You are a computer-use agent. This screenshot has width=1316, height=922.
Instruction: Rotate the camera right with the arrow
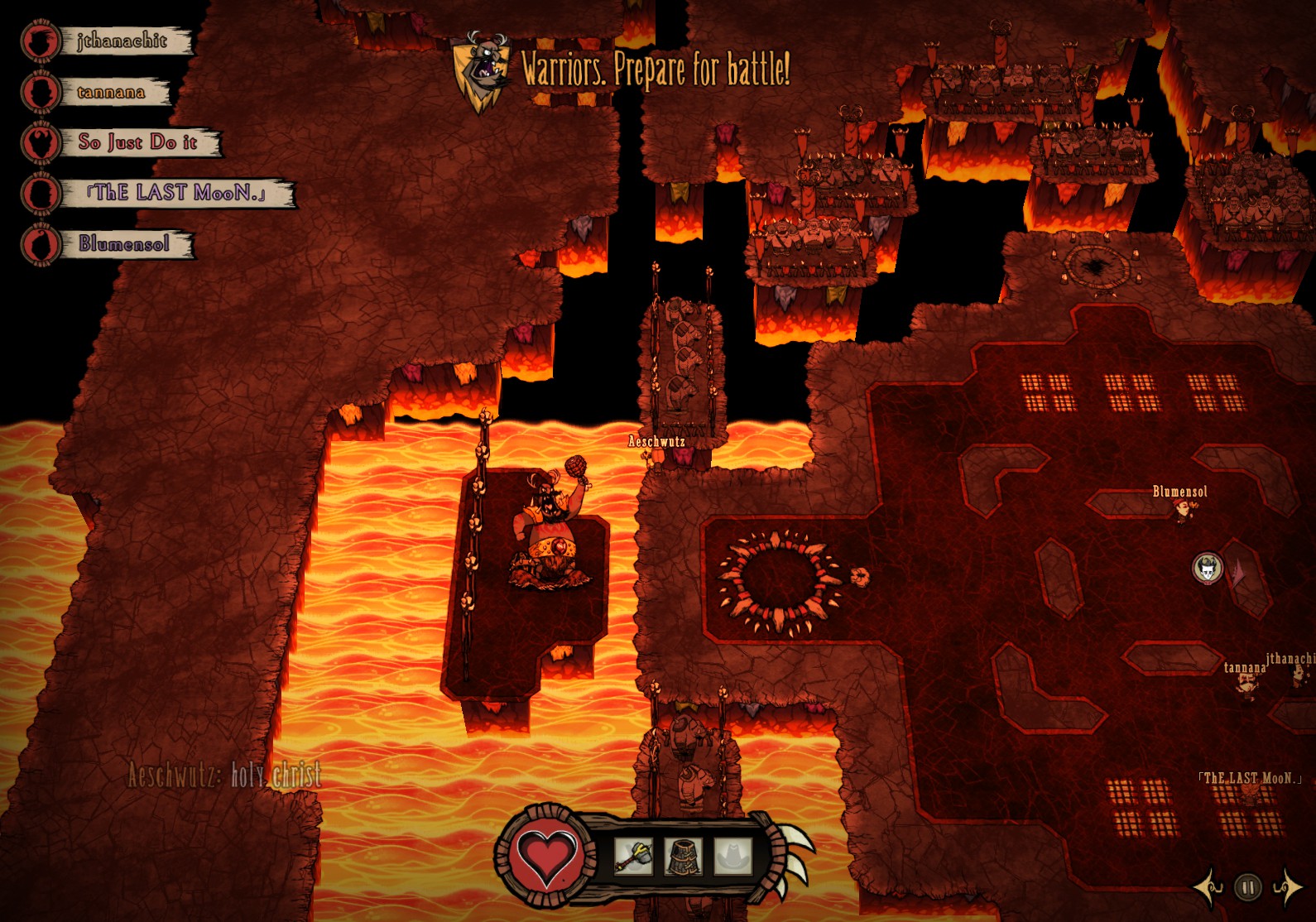tap(1286, 888)
